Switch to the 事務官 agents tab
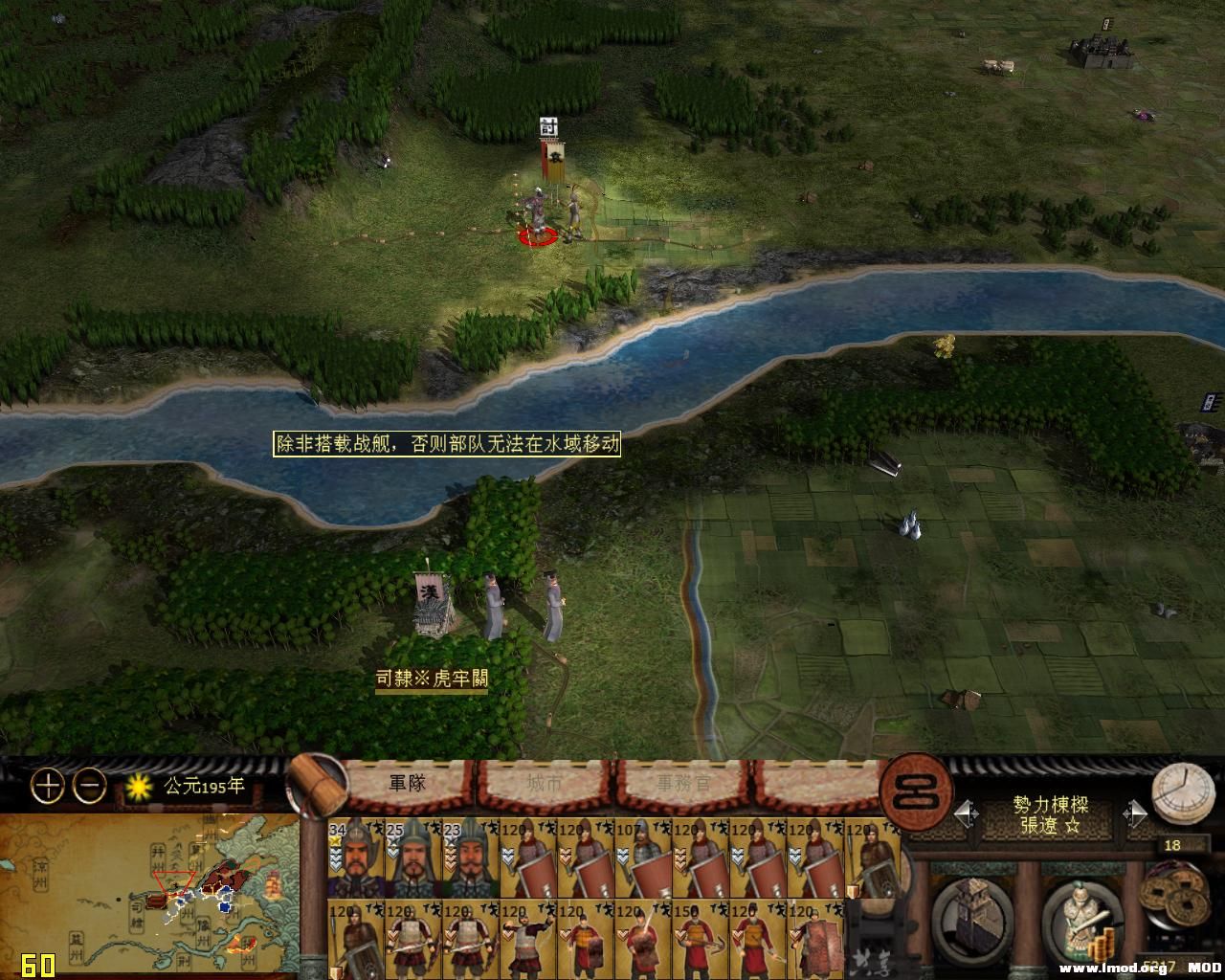The width and height of the screenshot is (1225, 980). click(x=683, y=784)
